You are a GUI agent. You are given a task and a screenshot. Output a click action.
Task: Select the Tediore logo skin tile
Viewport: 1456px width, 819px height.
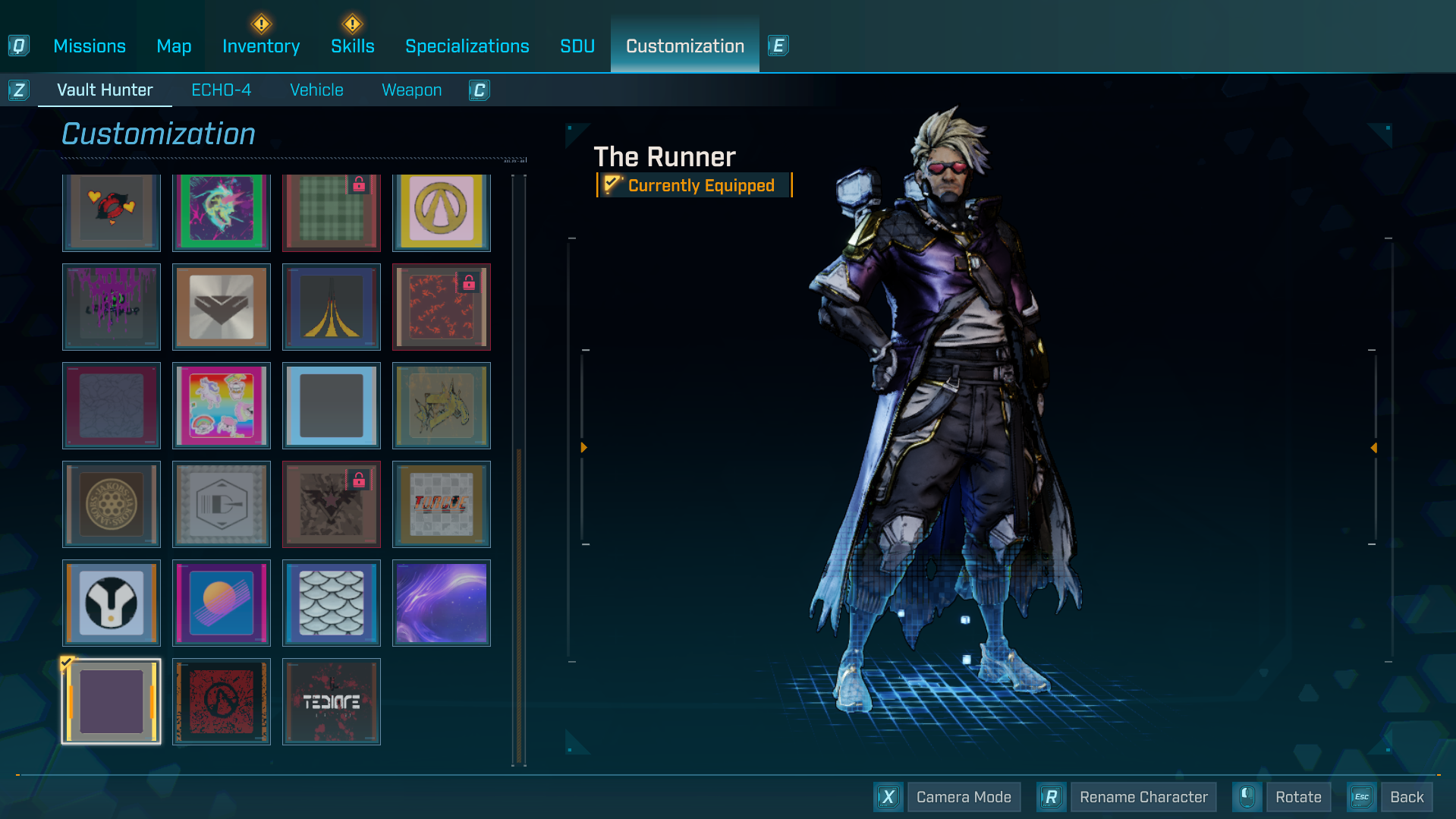pos(332,701)
